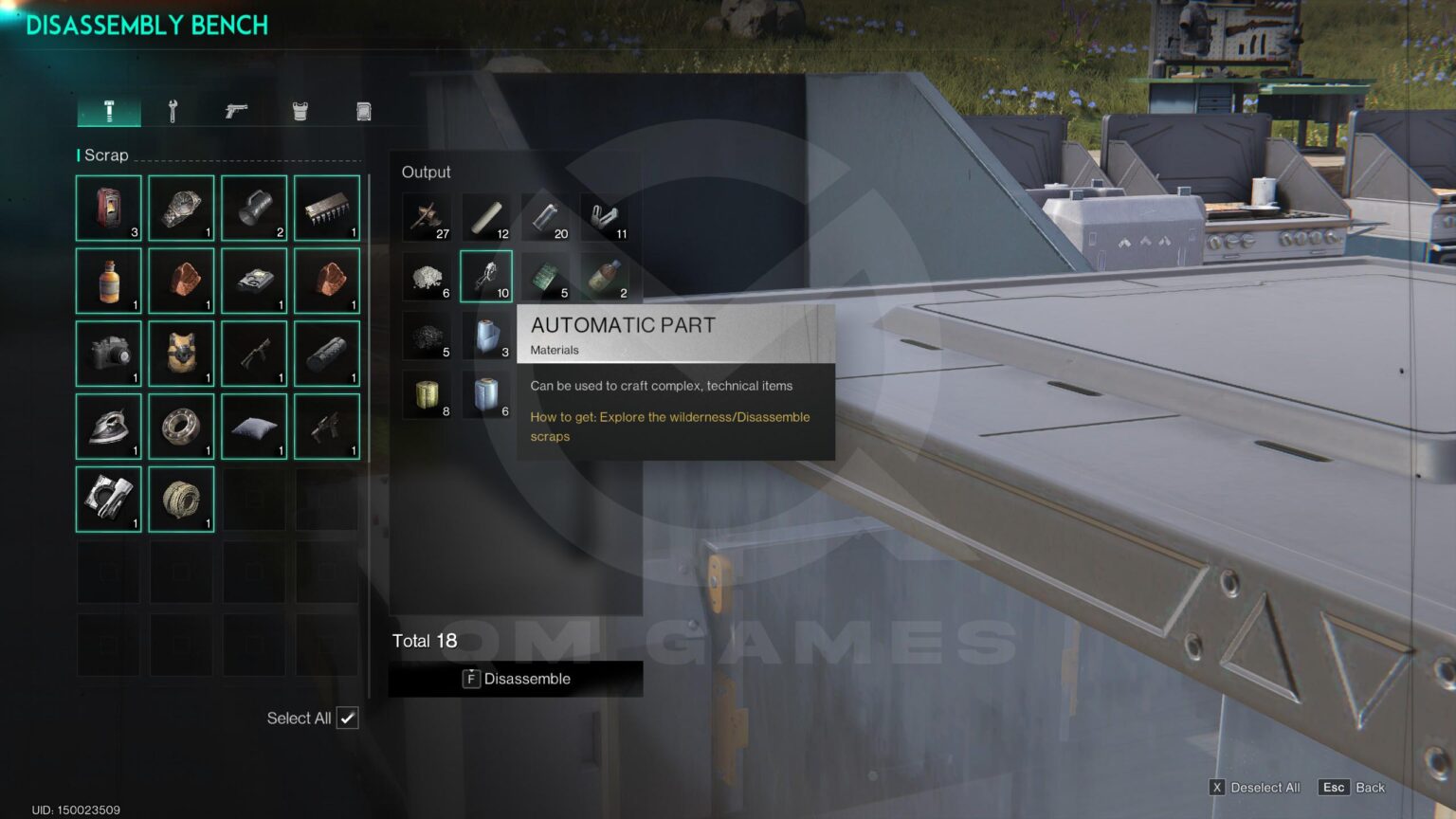Viewport: 1456px width, 819px height.
Task: Deselect the medicine bottle scrap item
Action: point(108,281)
